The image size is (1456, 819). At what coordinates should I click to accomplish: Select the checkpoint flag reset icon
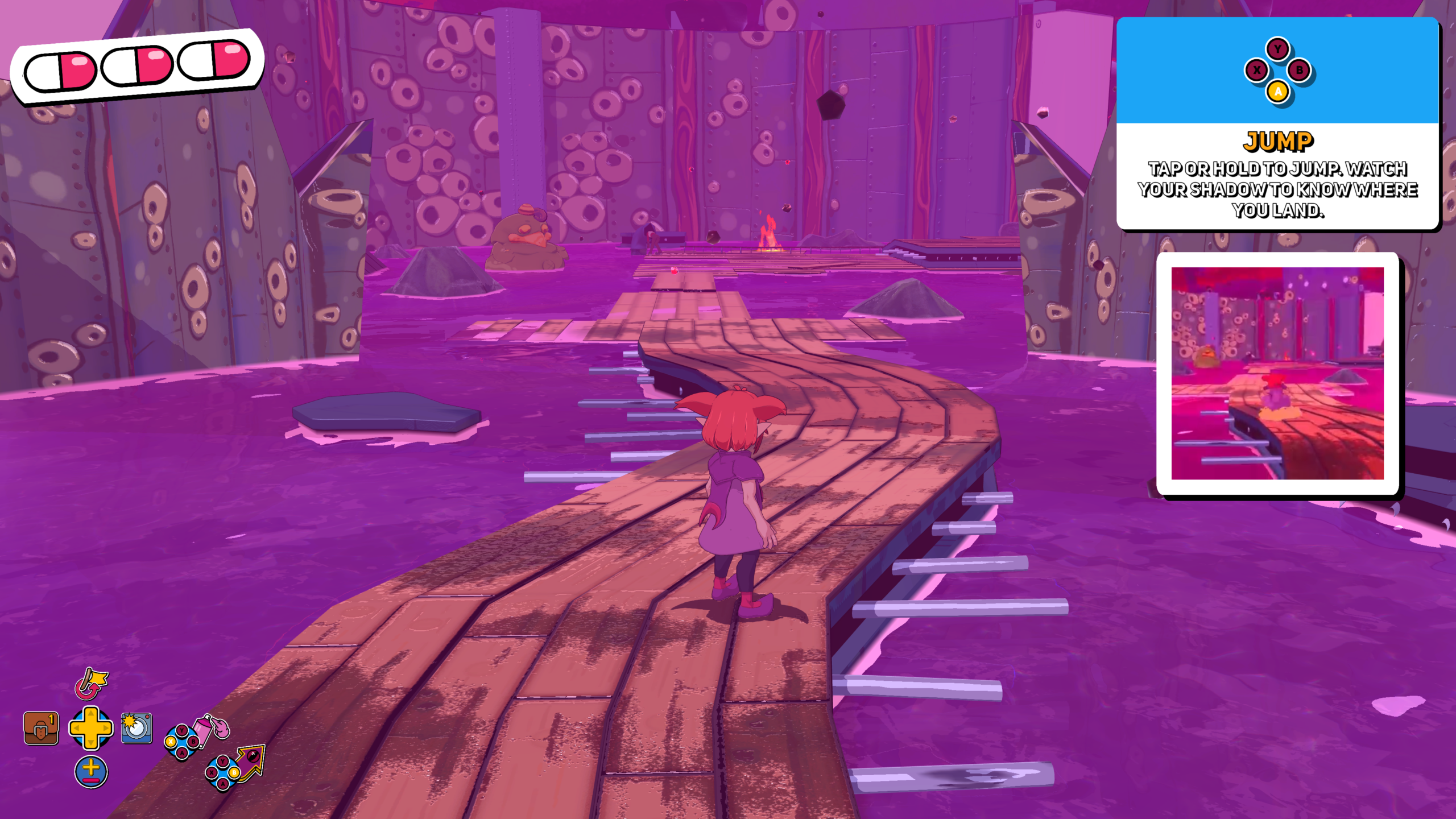pyautogui.click(x=90, y=683)
